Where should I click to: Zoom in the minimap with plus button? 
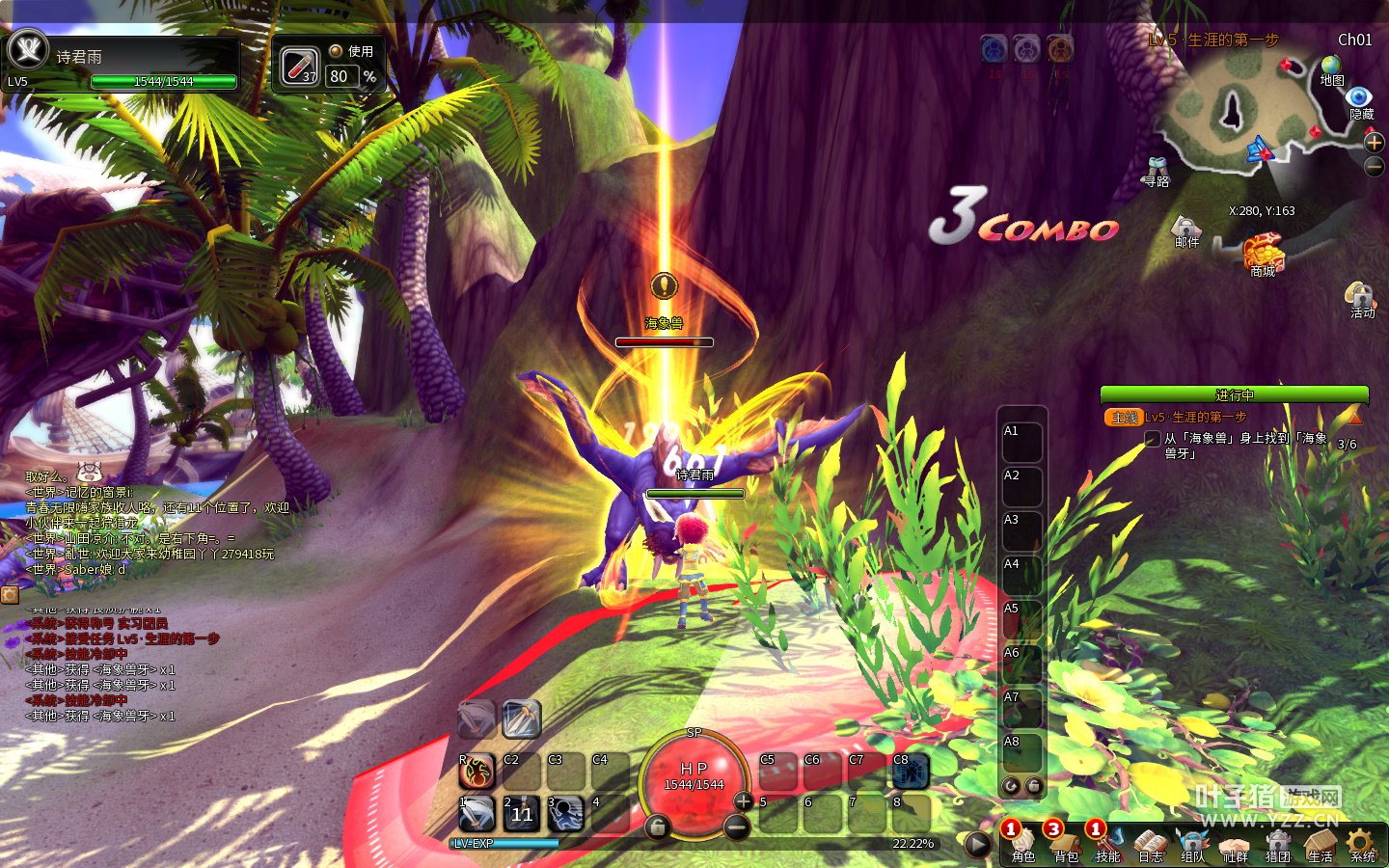(x=1375, y=143)
